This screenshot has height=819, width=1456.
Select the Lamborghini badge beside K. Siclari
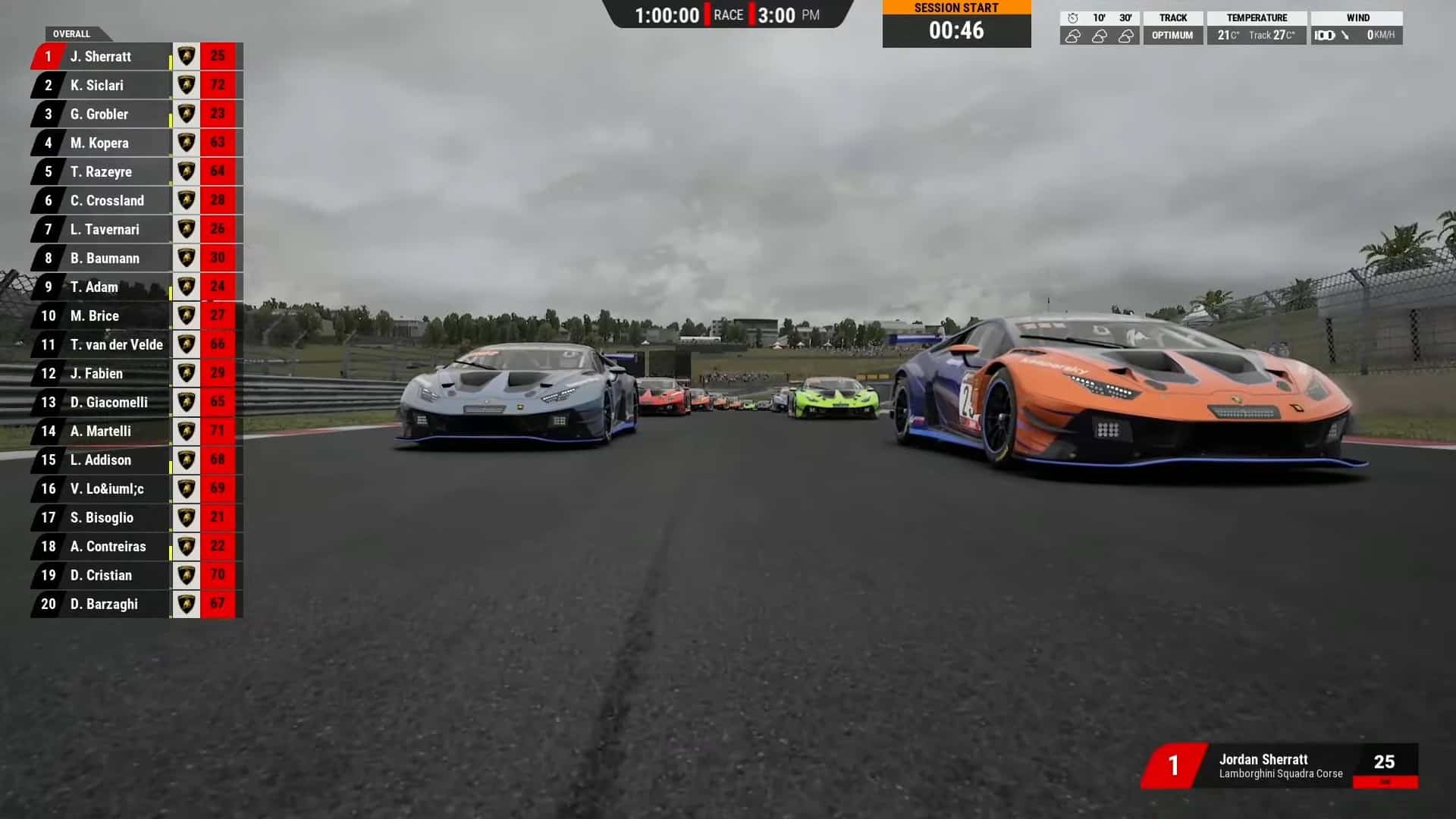186,85
